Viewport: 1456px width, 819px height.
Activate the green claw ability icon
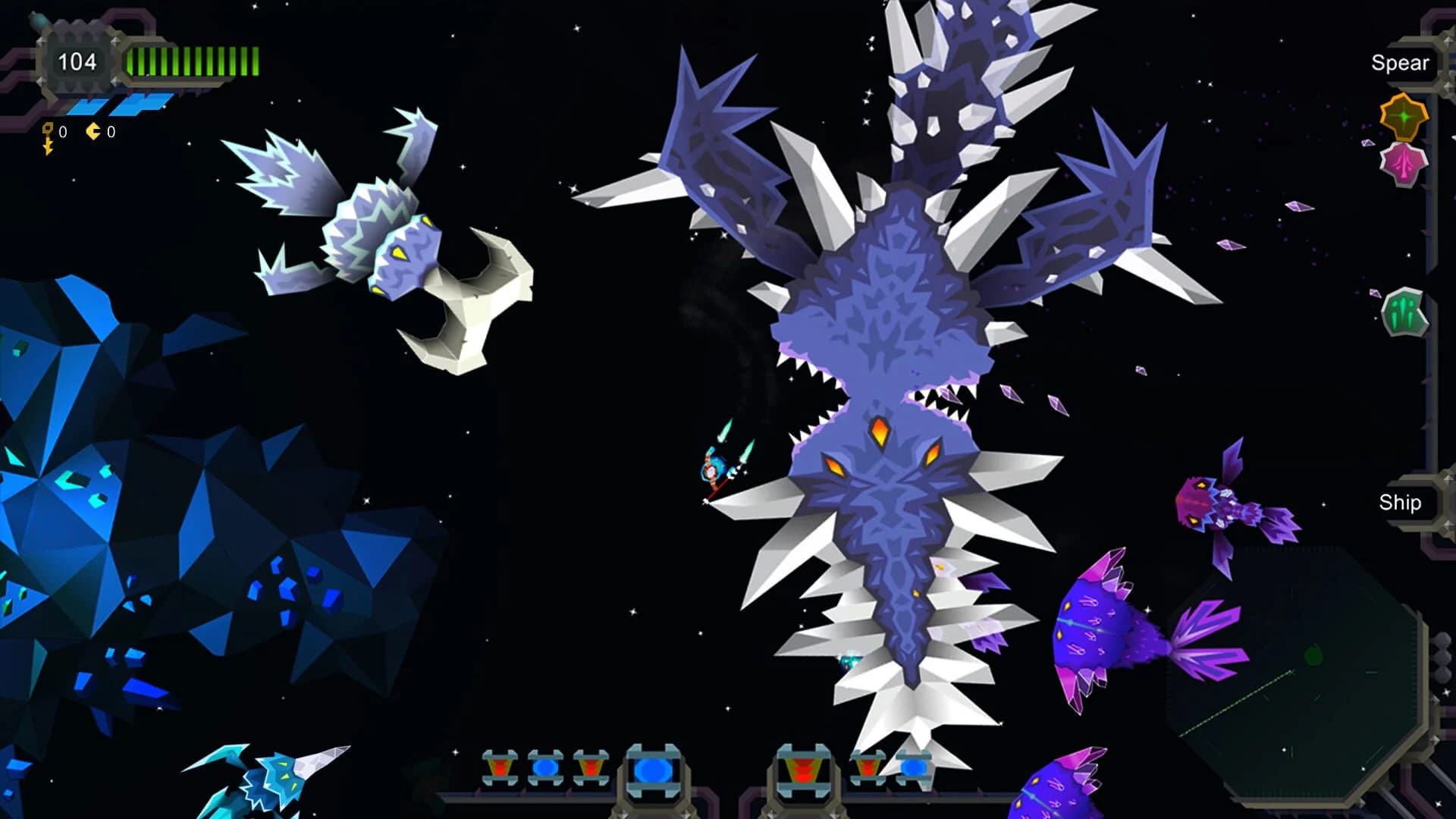tap(1404, 311)
